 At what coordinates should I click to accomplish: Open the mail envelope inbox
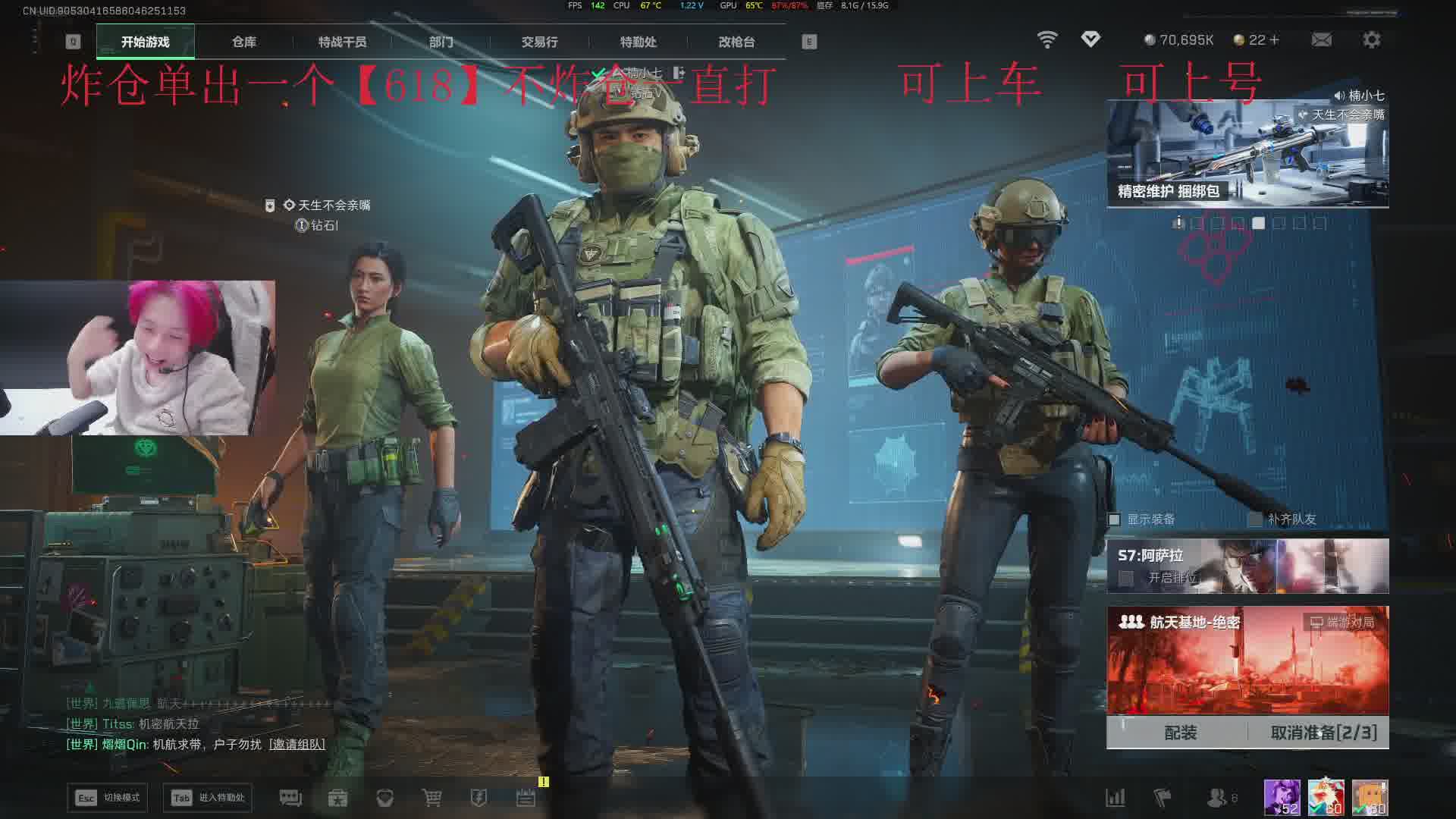pyautogui.click(x=1321, y=40)
